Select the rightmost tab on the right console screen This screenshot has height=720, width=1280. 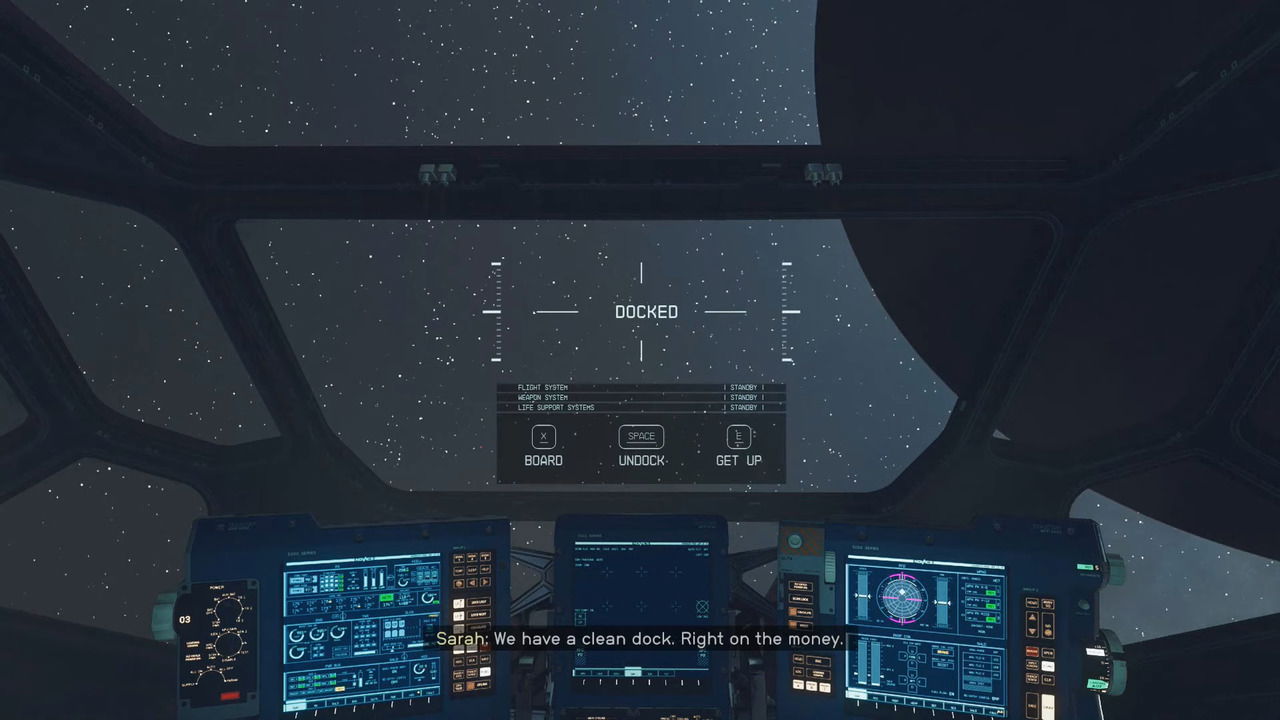coord(997,710)
